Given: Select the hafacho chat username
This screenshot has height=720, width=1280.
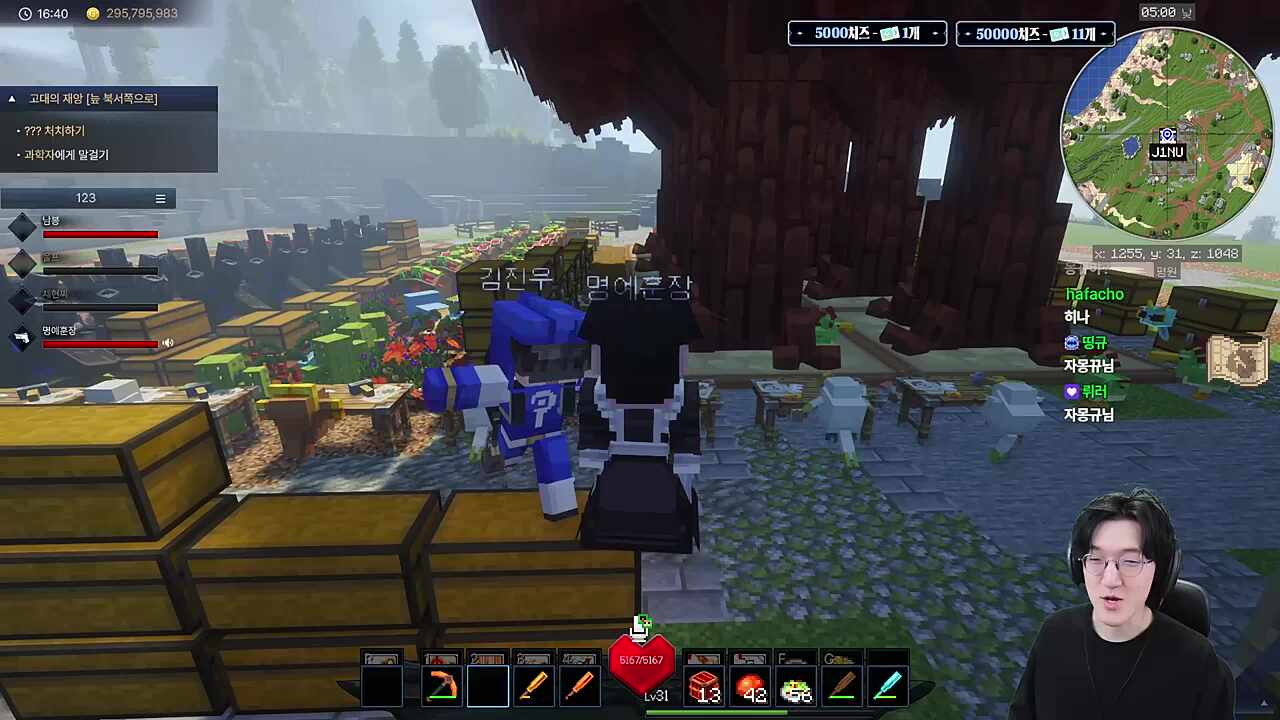Looking at the screenshot, I should click(x=1094, y=294).
